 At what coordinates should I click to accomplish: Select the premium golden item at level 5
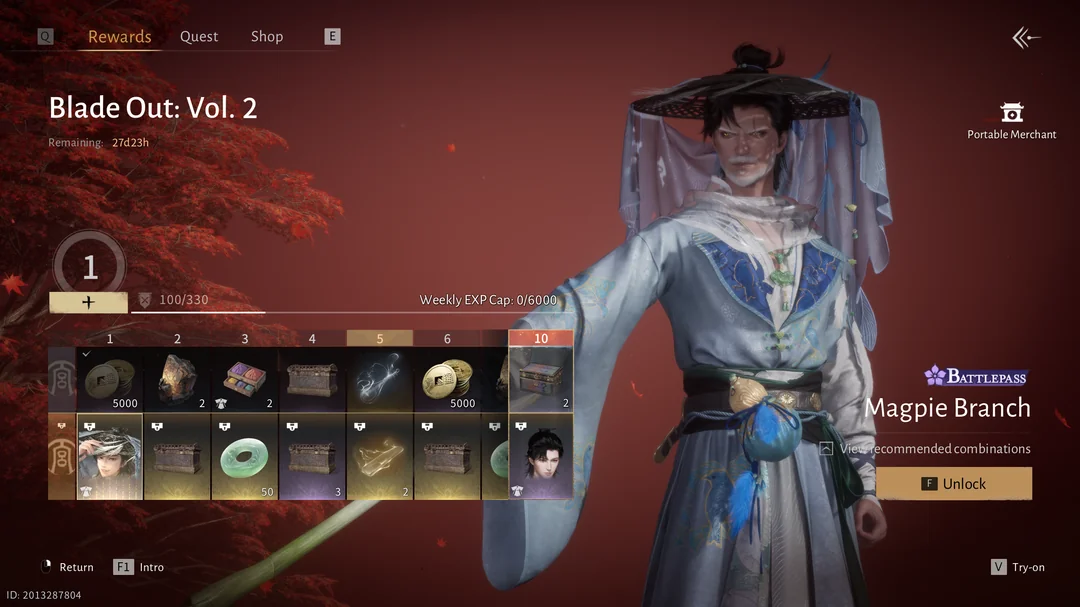click(x=380, y=457)
